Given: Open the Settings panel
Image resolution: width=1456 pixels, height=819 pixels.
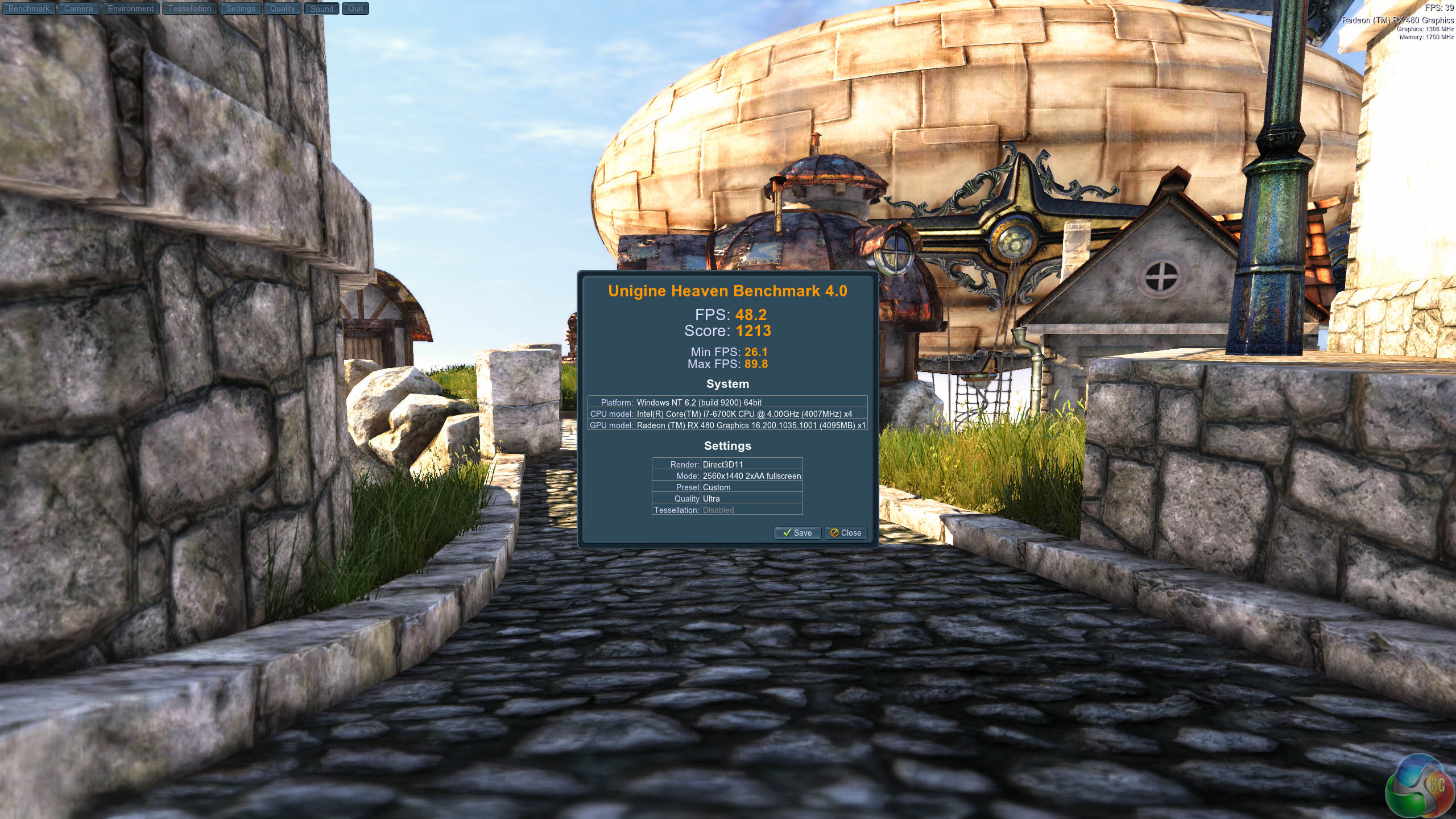Looking at the screenshot, I should [x=241, y=9].
